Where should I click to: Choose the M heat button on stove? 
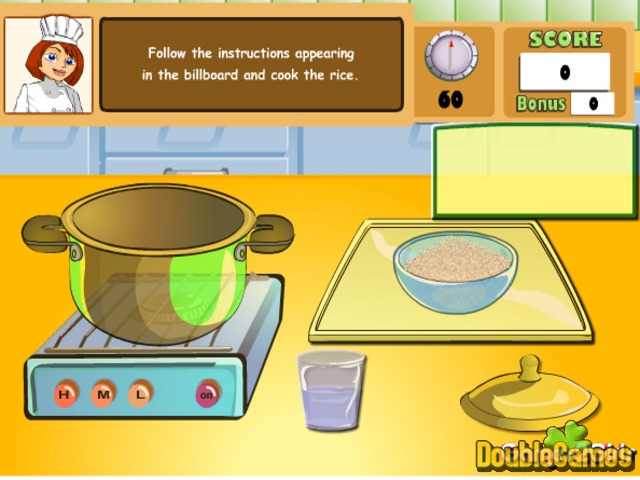point(103,393)
